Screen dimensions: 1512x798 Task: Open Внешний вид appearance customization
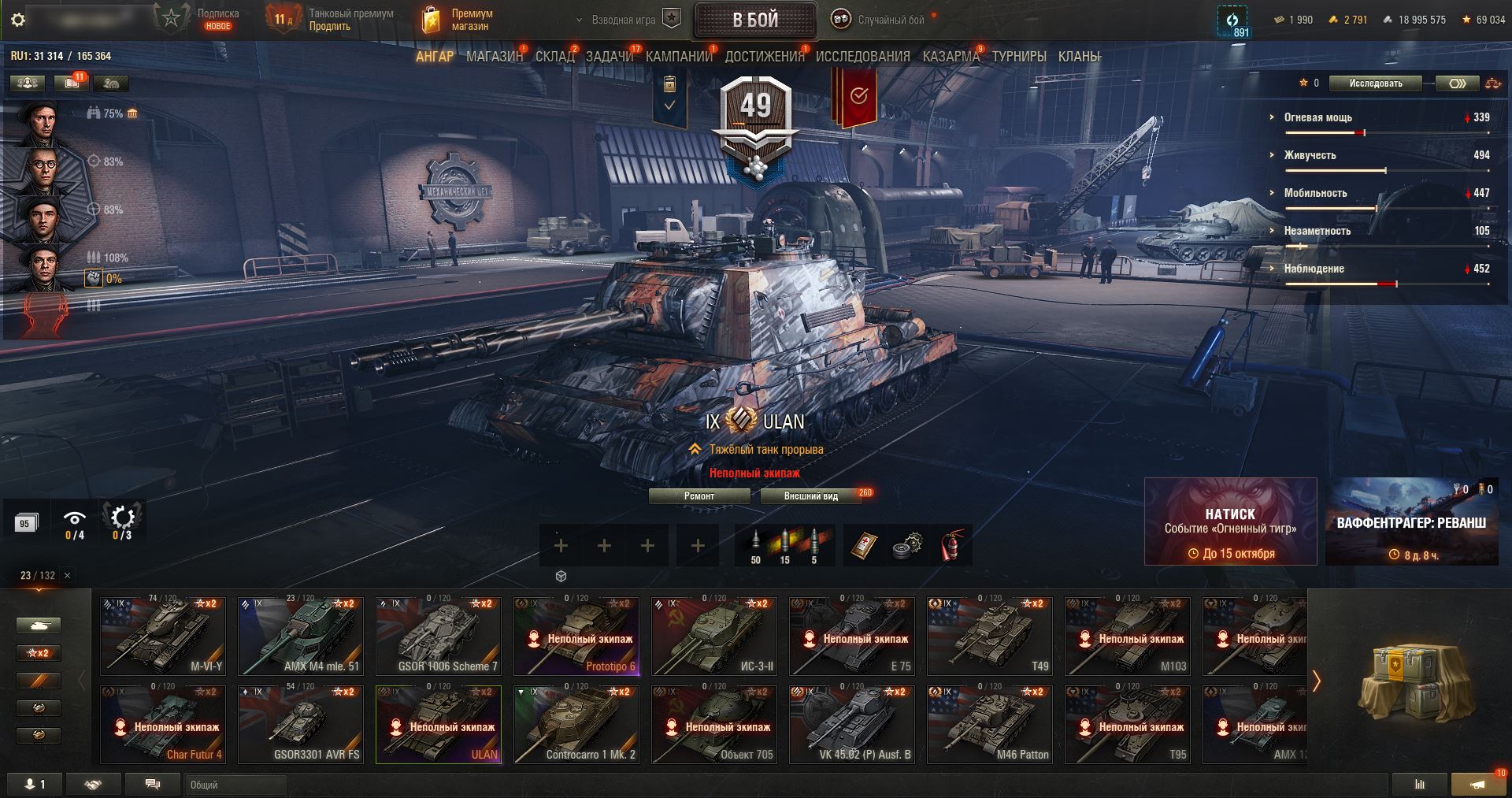pos(810,496)
